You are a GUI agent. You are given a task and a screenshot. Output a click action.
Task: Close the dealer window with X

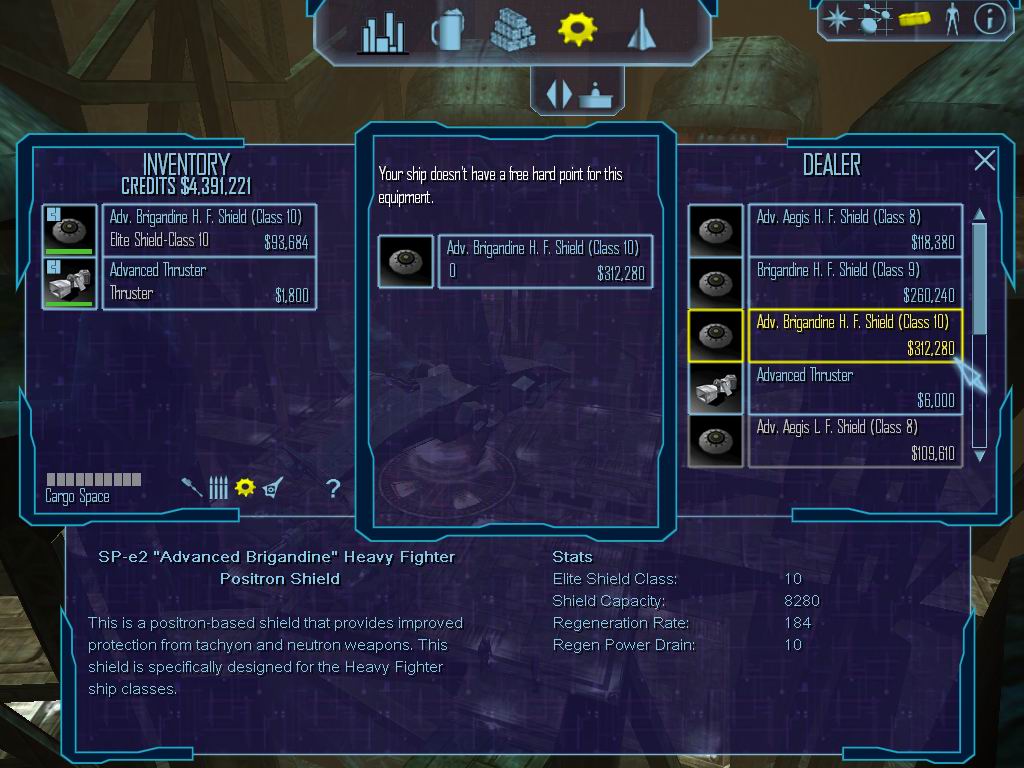985,161
